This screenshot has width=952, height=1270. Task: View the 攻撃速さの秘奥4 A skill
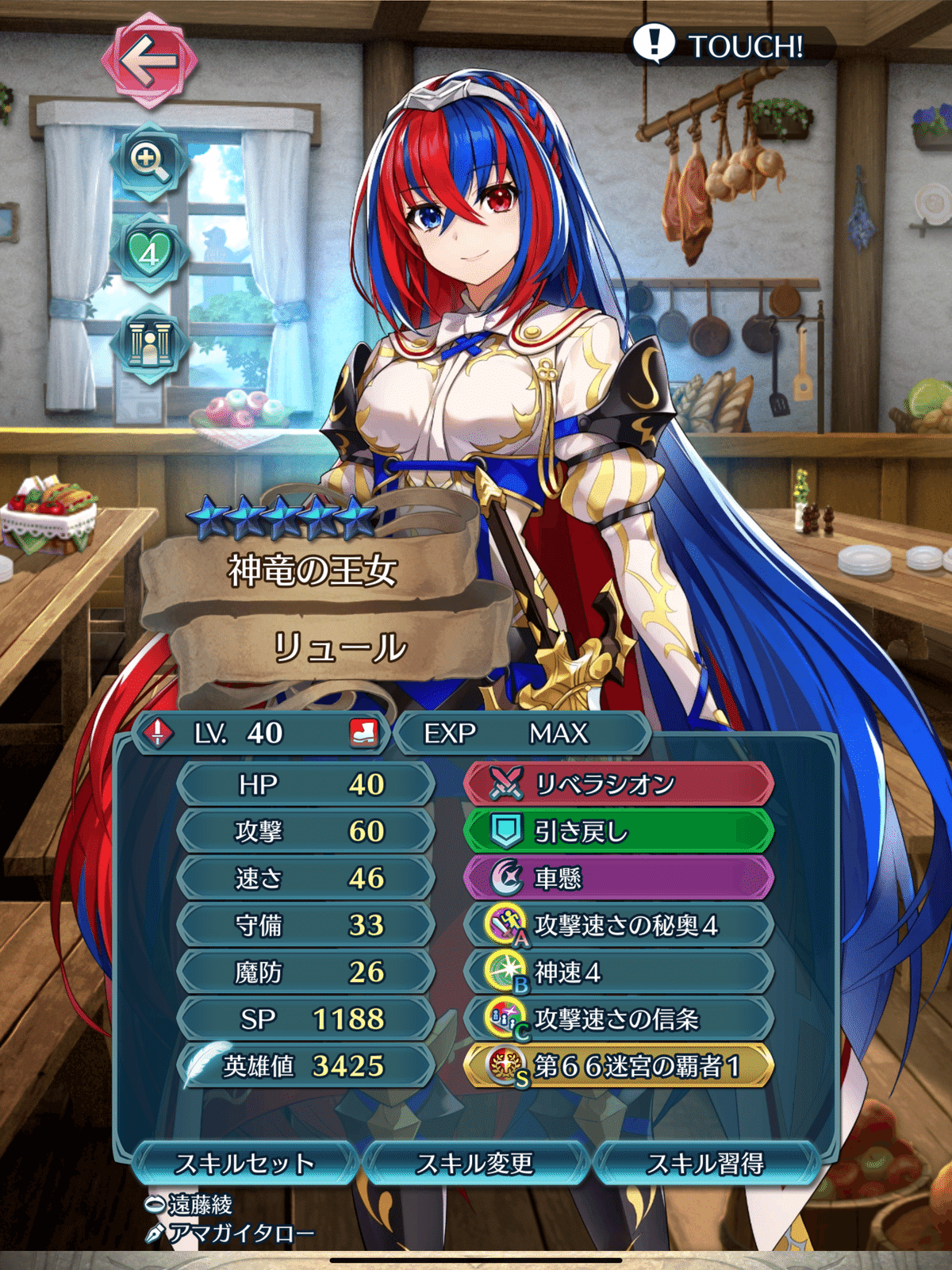point(618,925)
